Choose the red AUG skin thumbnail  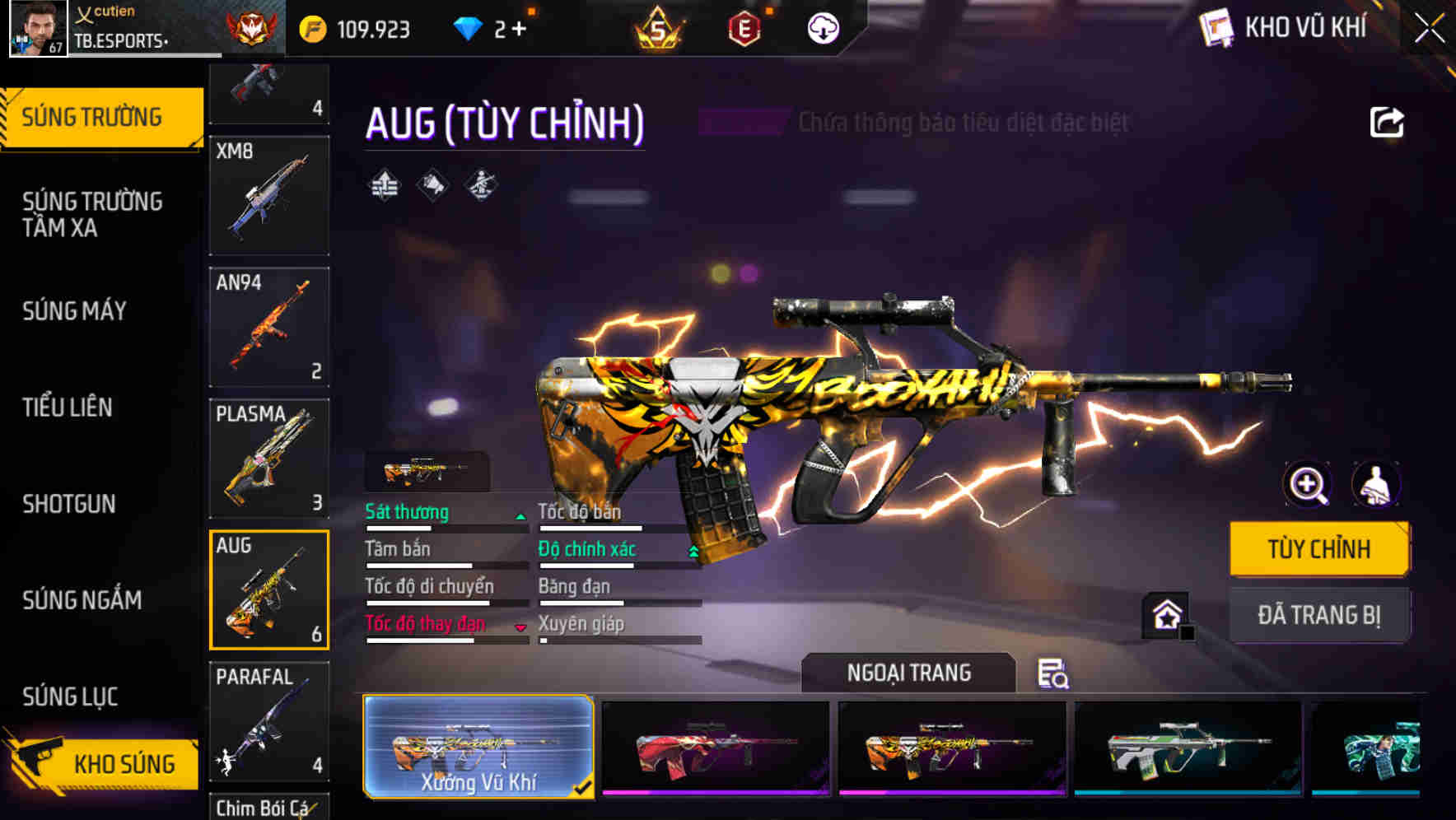point(715,748)
